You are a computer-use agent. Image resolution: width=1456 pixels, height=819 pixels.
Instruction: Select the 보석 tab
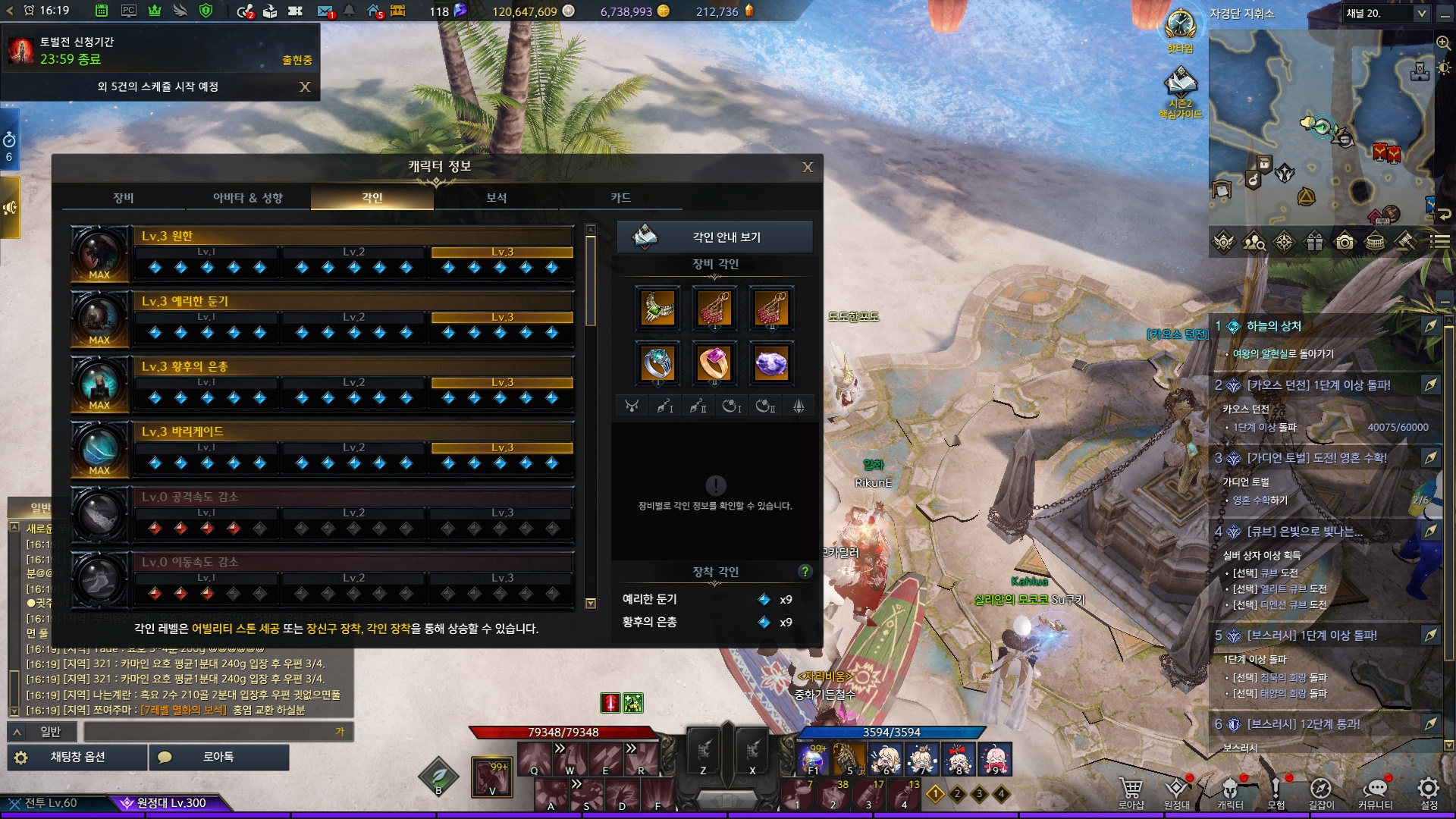click(497, 198)
